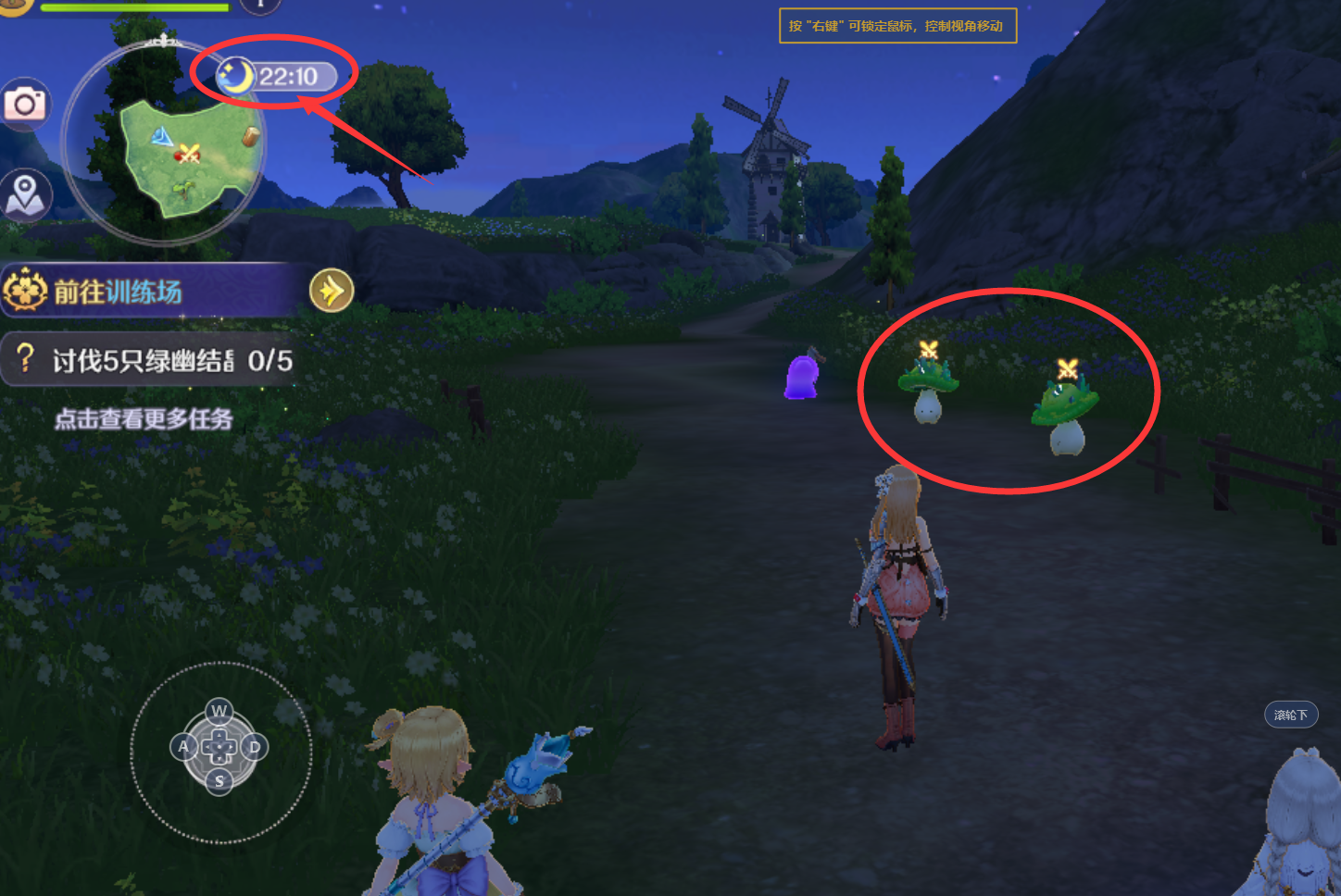Click the S down key on the movement pad
Image resolution: width=1341 pixels, height=896 pixels.
(x=219, y=781)
